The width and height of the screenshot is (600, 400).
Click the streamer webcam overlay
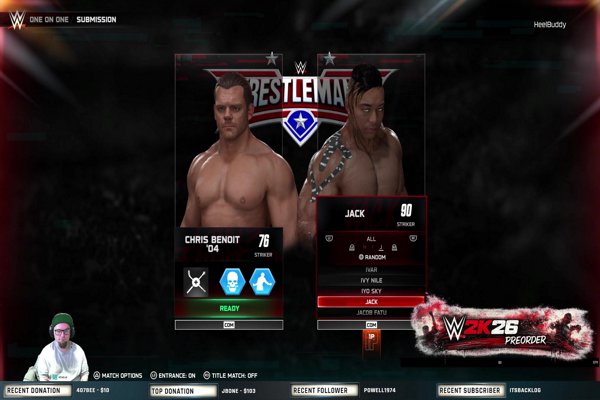(x=61, y=347)
